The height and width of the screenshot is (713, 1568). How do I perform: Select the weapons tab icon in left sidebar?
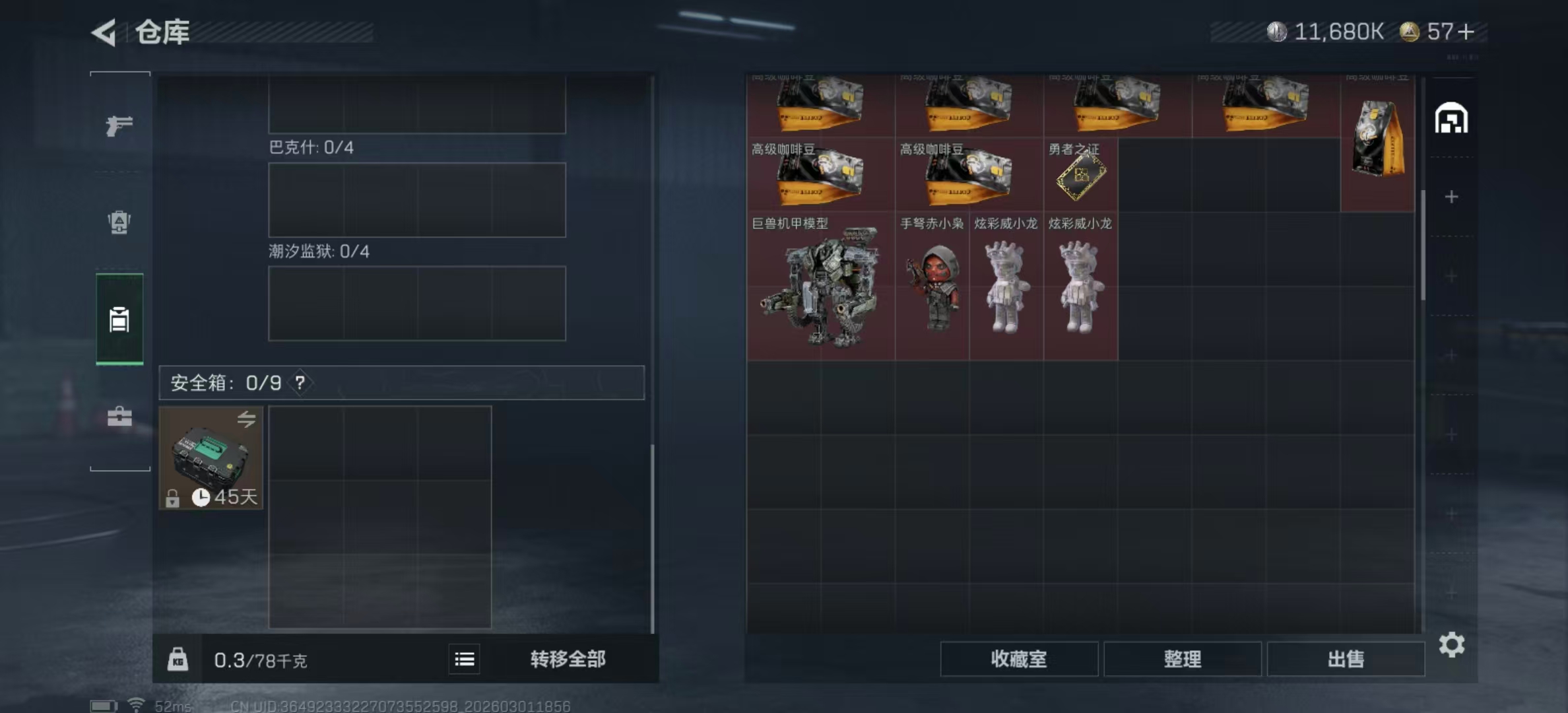(119, 125)
